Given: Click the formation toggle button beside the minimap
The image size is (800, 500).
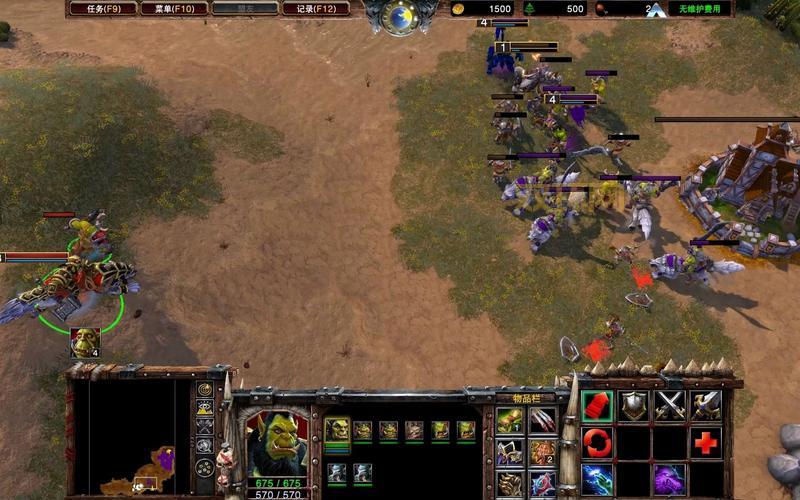Looking at the screenshot, I should point(205,466).
